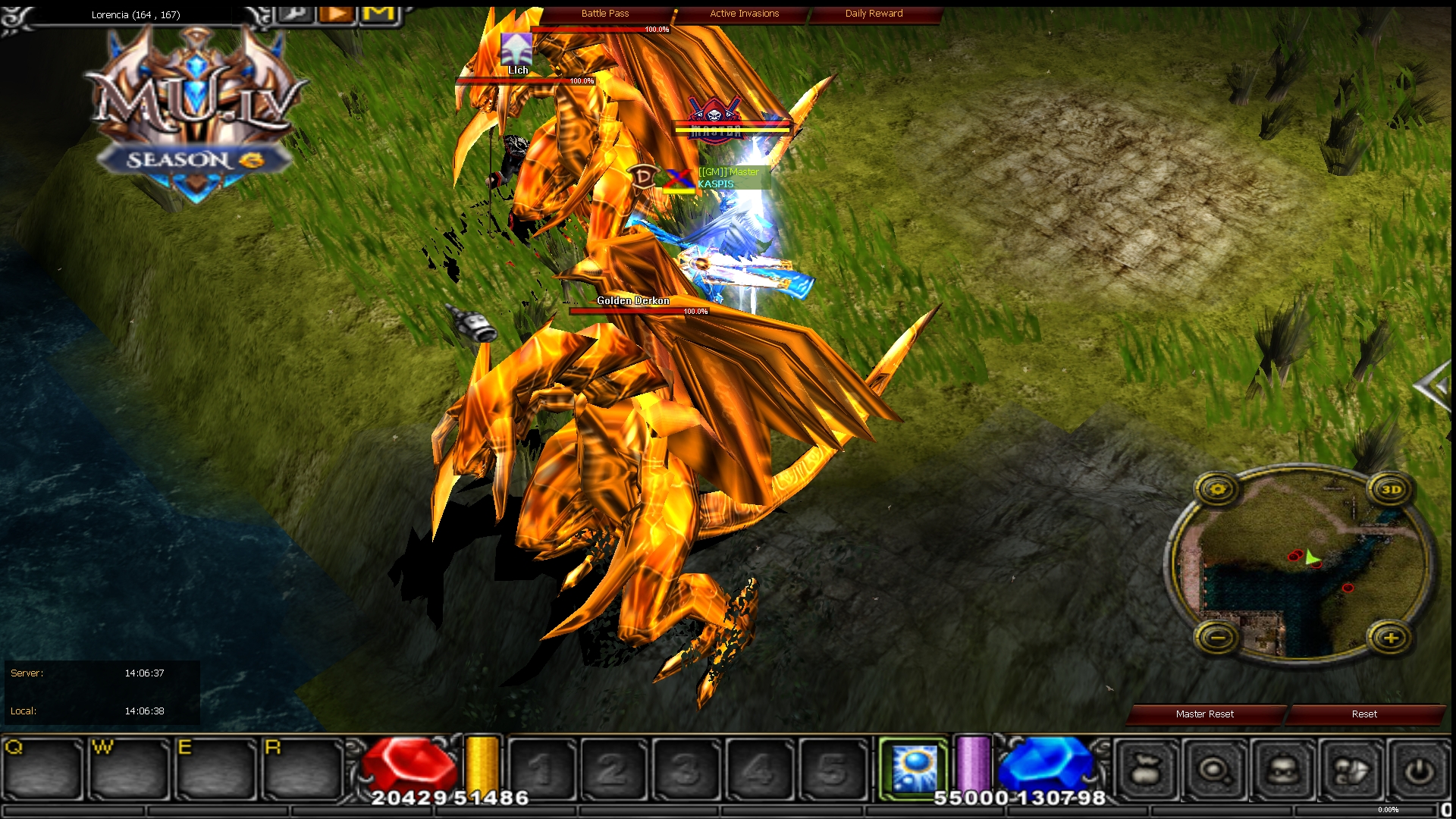Open the money bag shop icon

[x=1147, y=771]
